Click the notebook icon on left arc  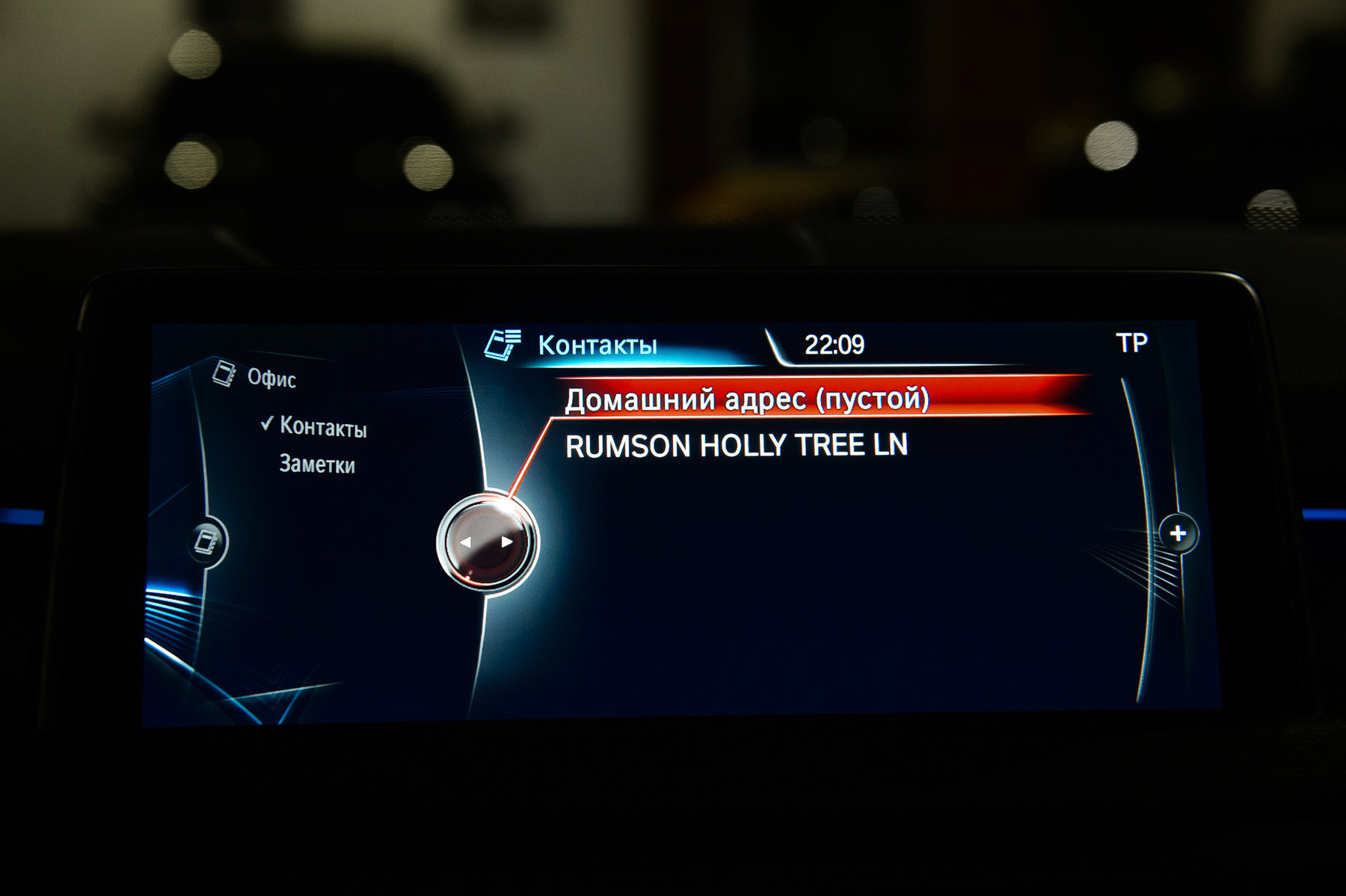point(207,541)
